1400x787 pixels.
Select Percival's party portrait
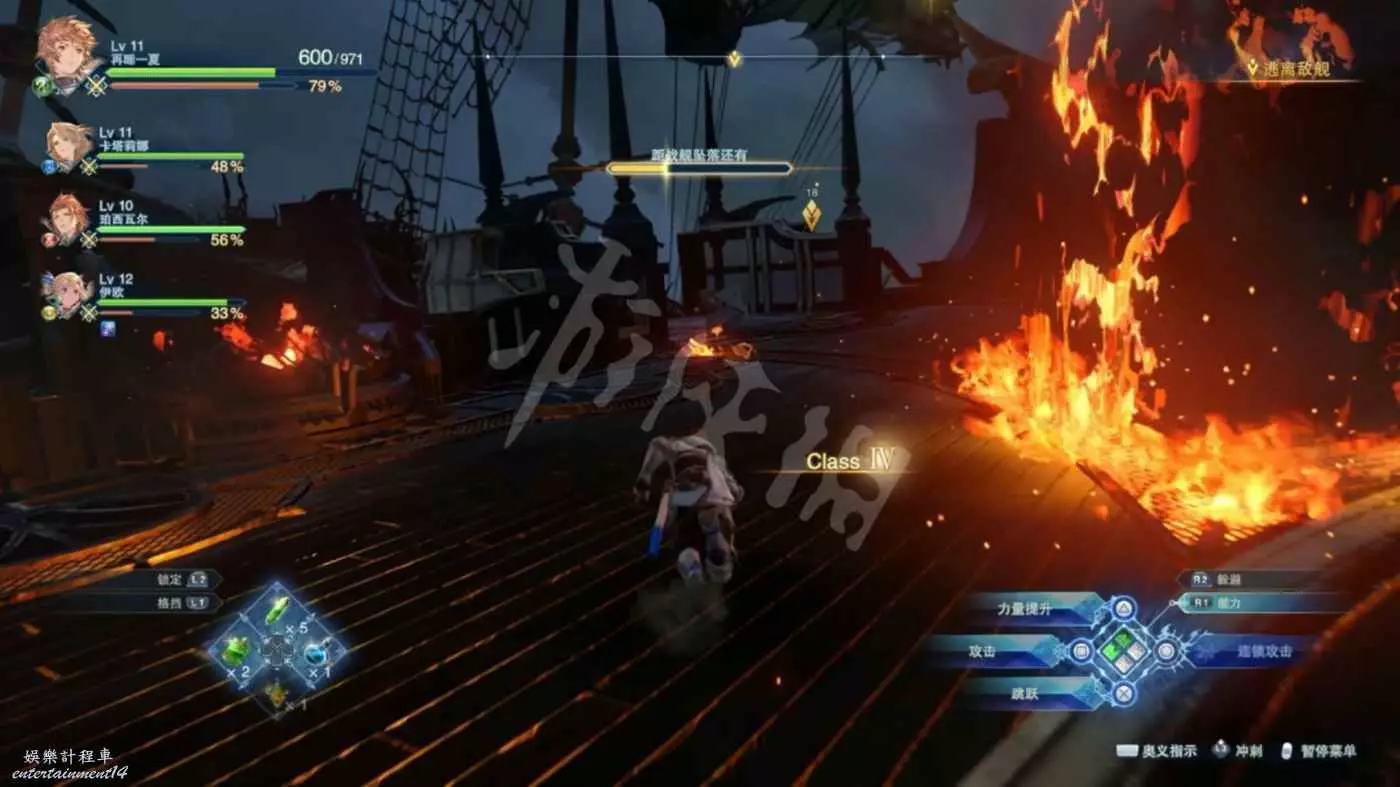[x=67, y=219]
